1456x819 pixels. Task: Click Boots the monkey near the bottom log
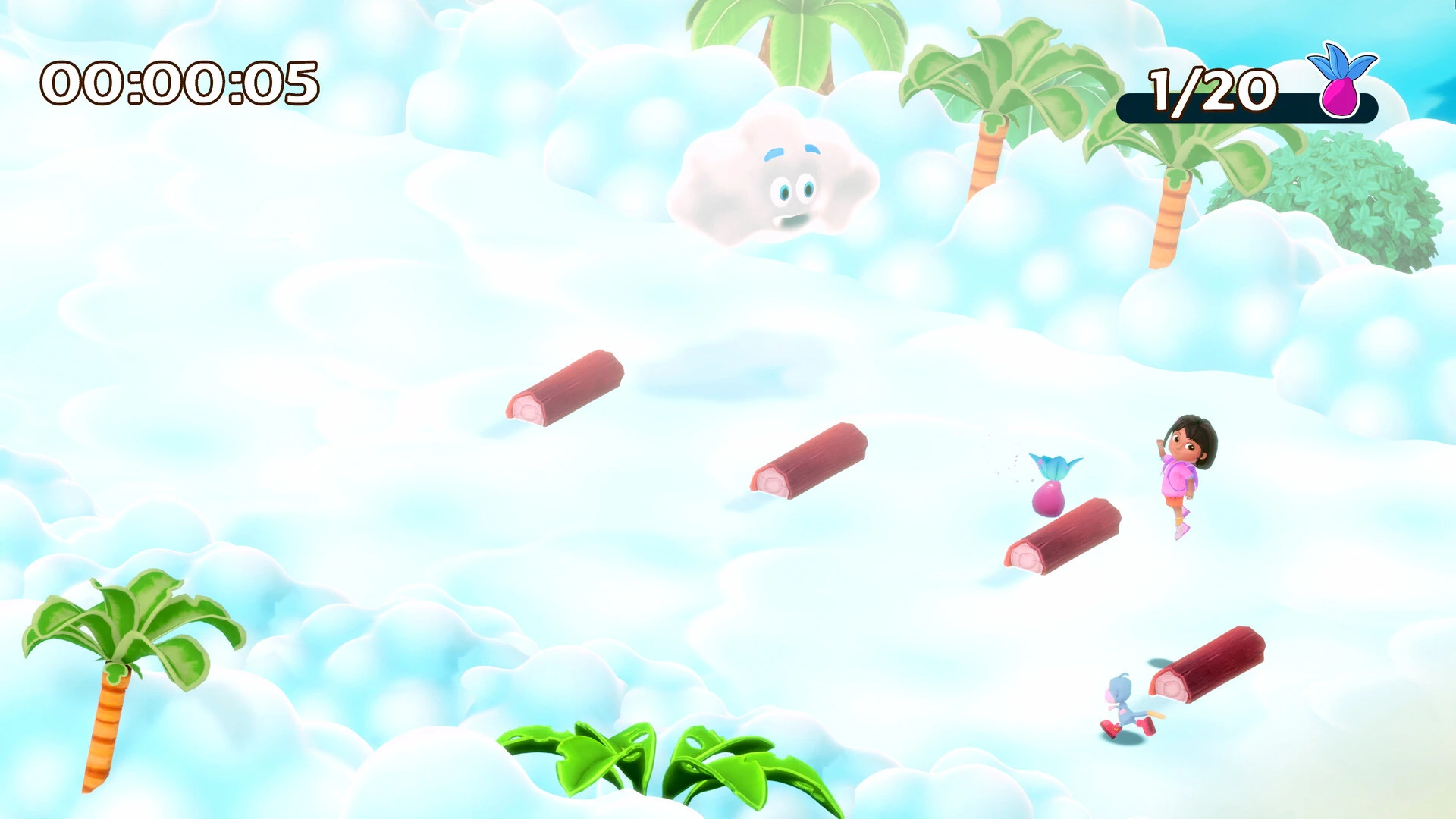pos(1122,705)
